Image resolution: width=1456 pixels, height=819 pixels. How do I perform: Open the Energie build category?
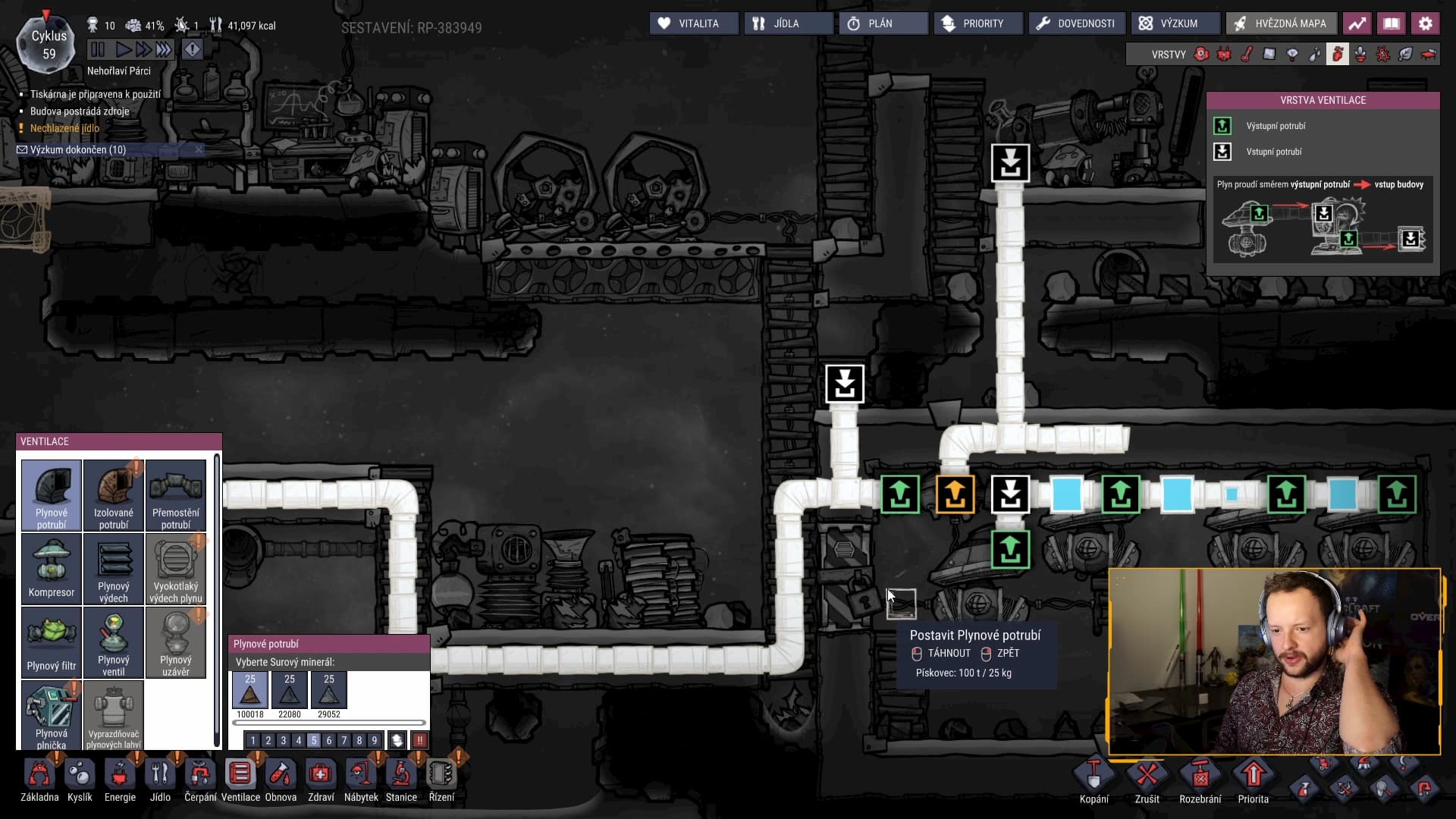[120, 780]
